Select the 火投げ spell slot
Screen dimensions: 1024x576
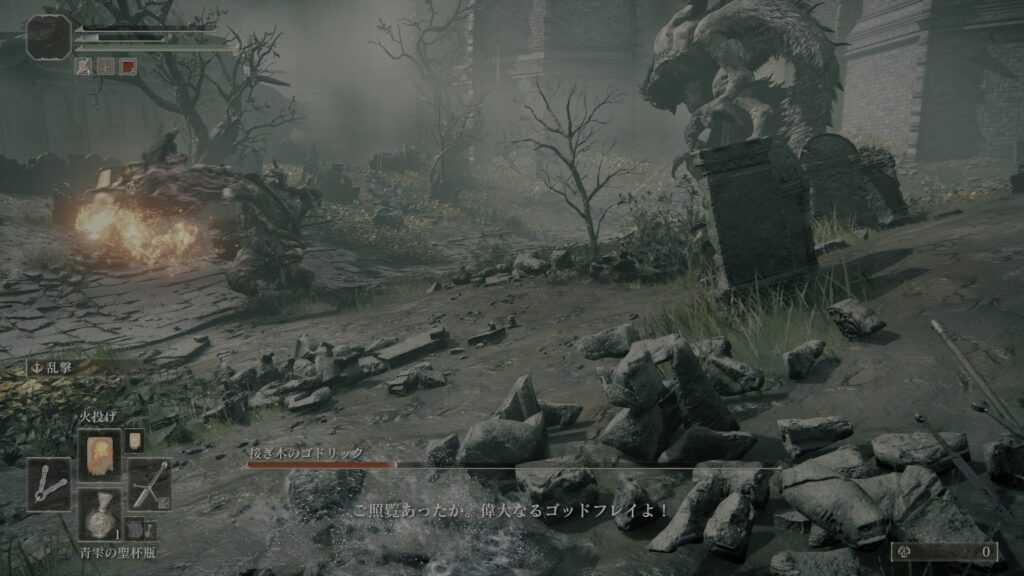[99, 454]
